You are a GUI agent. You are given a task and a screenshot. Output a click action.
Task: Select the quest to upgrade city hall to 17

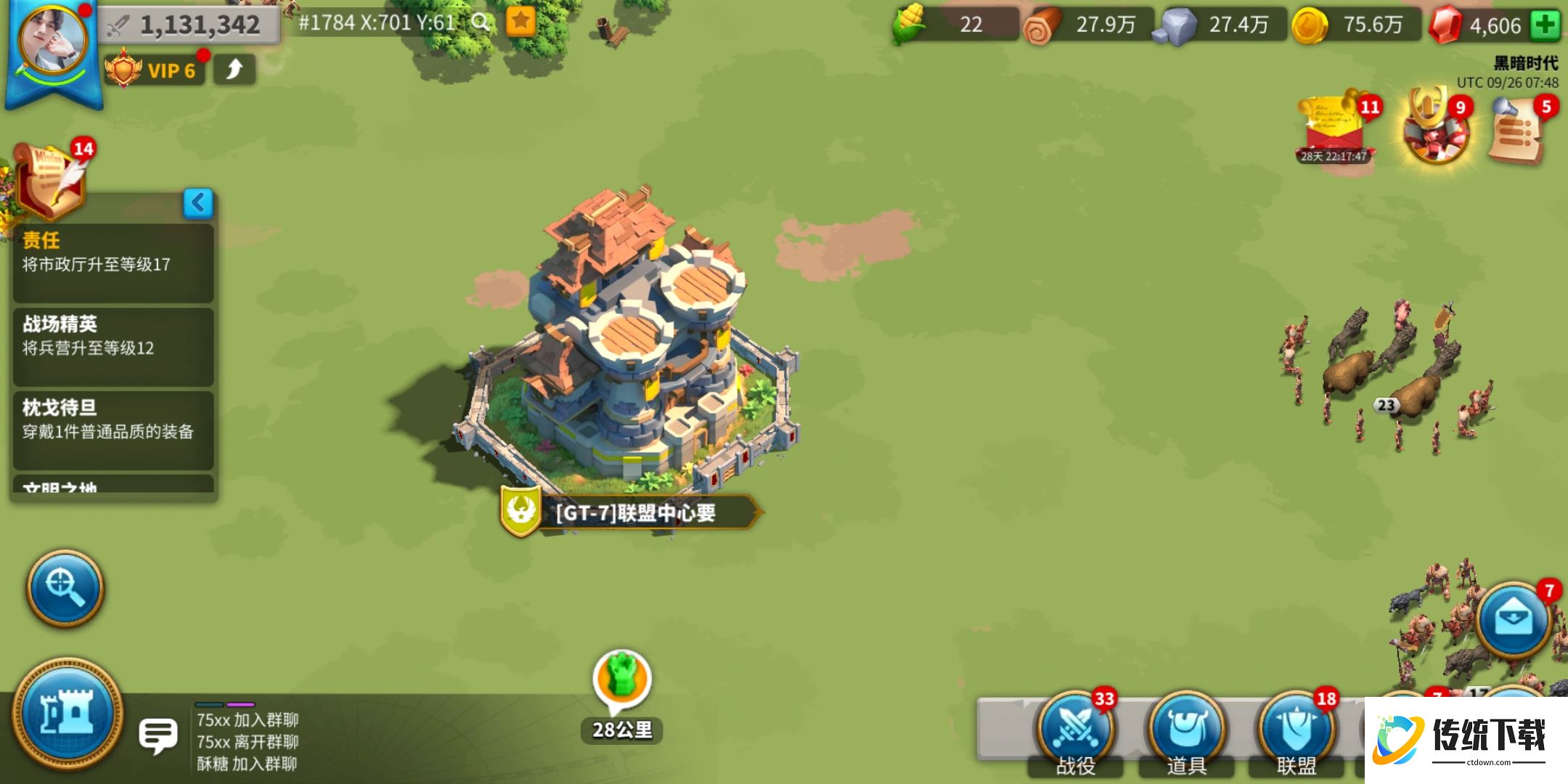[x=113, y=262]
